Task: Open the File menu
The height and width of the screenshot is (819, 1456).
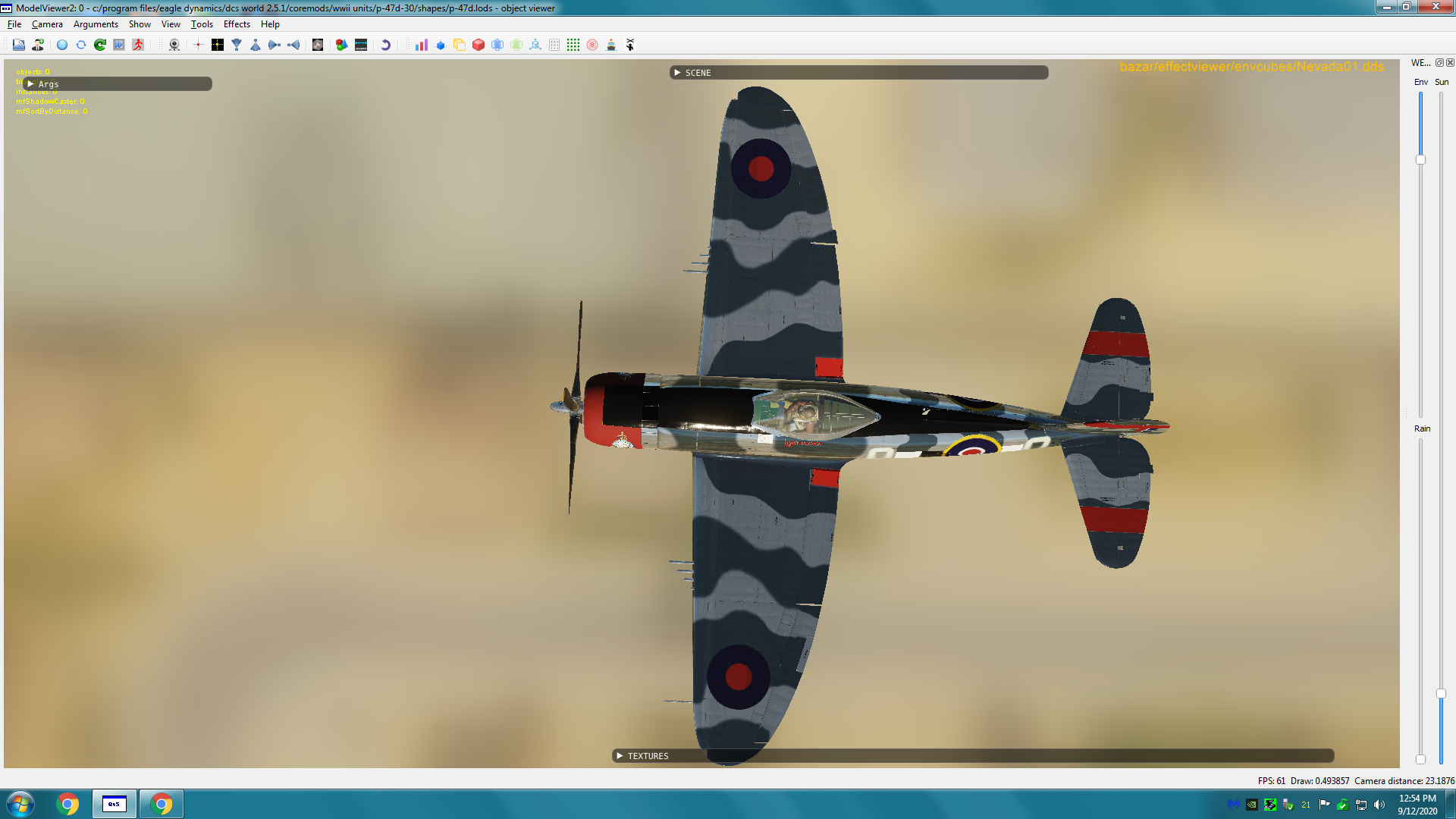Action: (14, 24)
